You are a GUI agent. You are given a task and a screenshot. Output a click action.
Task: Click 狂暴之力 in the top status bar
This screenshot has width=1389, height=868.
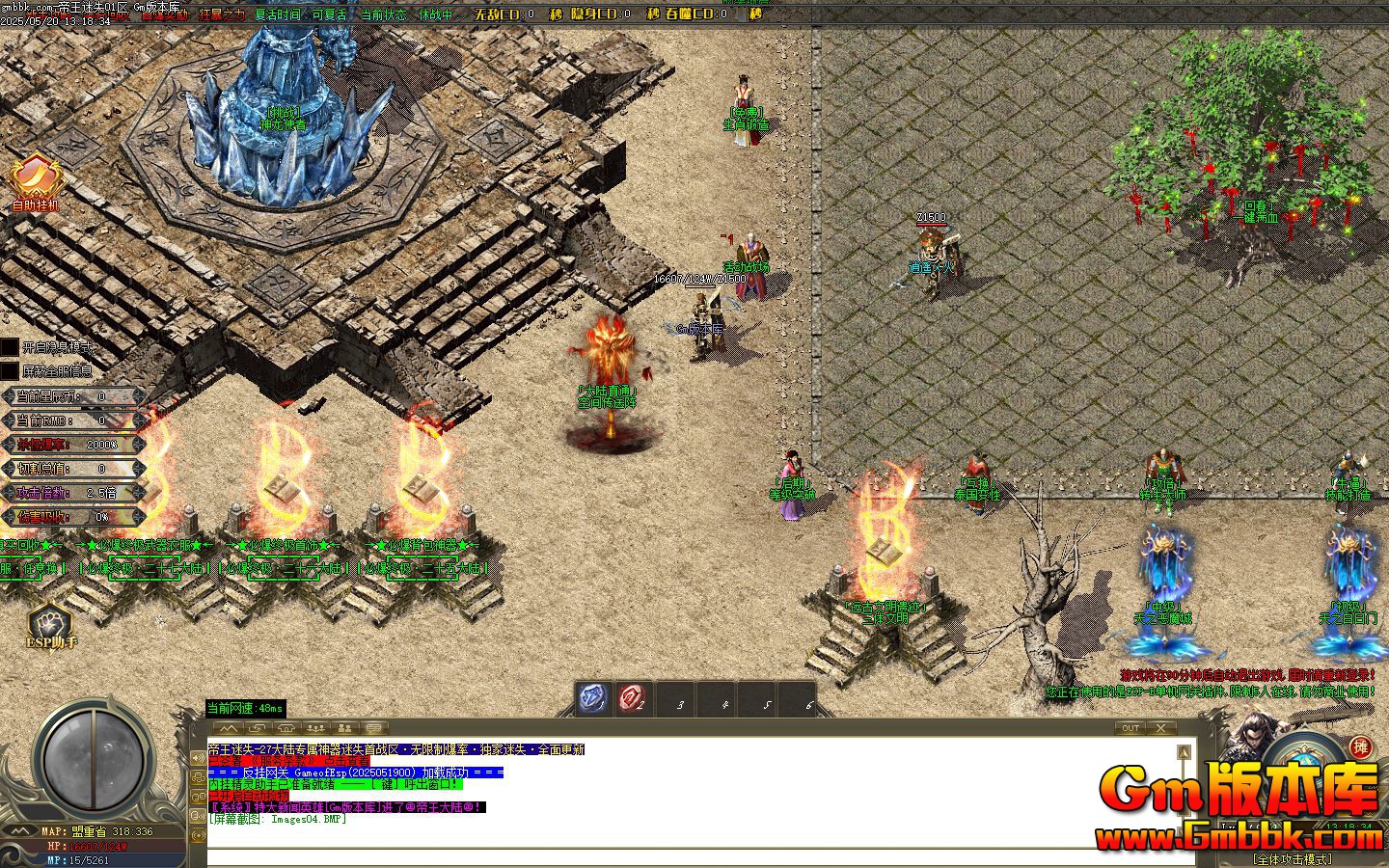pyautogui.click(x=220, y=14)
